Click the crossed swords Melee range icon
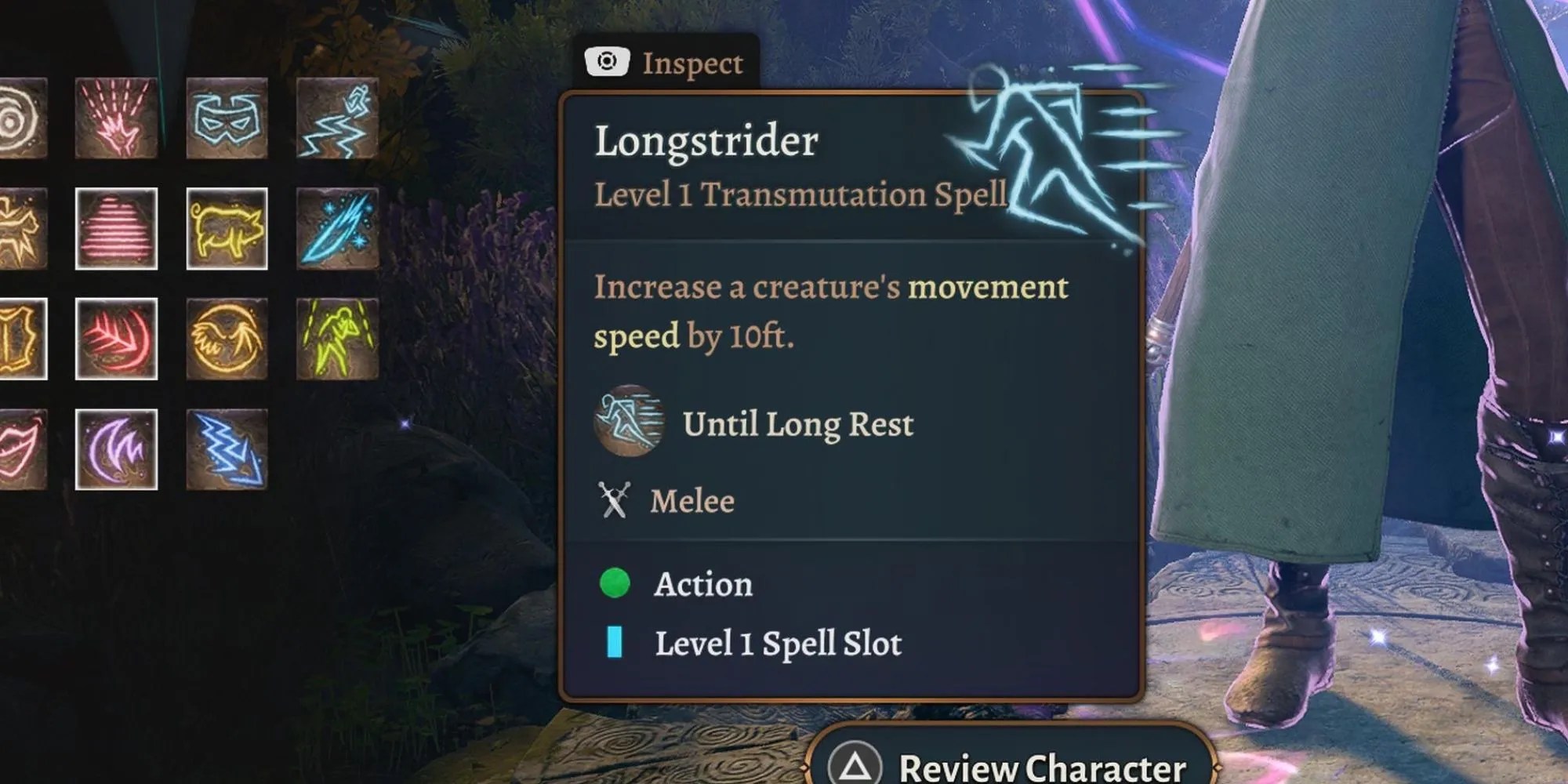 [x=614, y=499]
